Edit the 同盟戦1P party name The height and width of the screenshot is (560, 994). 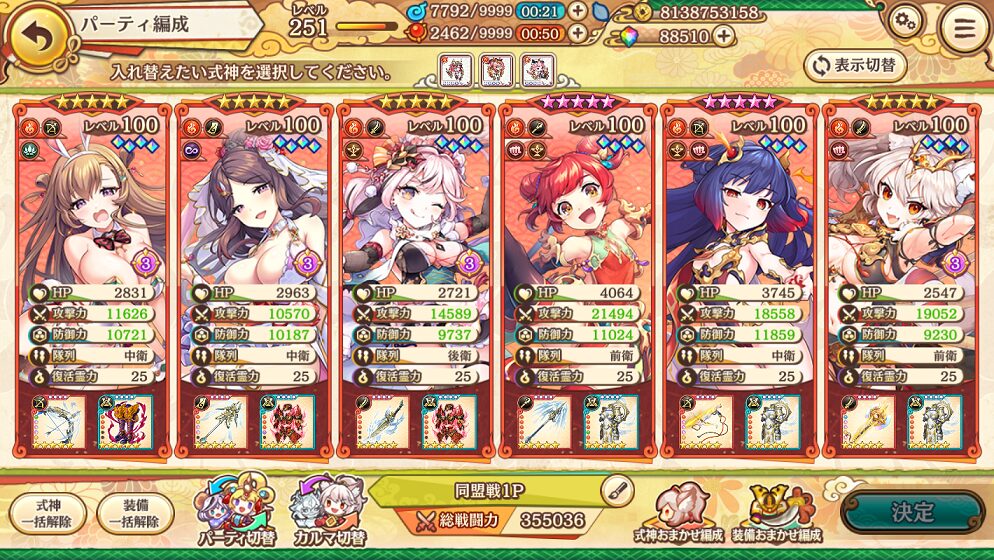[x=618, y=489]
